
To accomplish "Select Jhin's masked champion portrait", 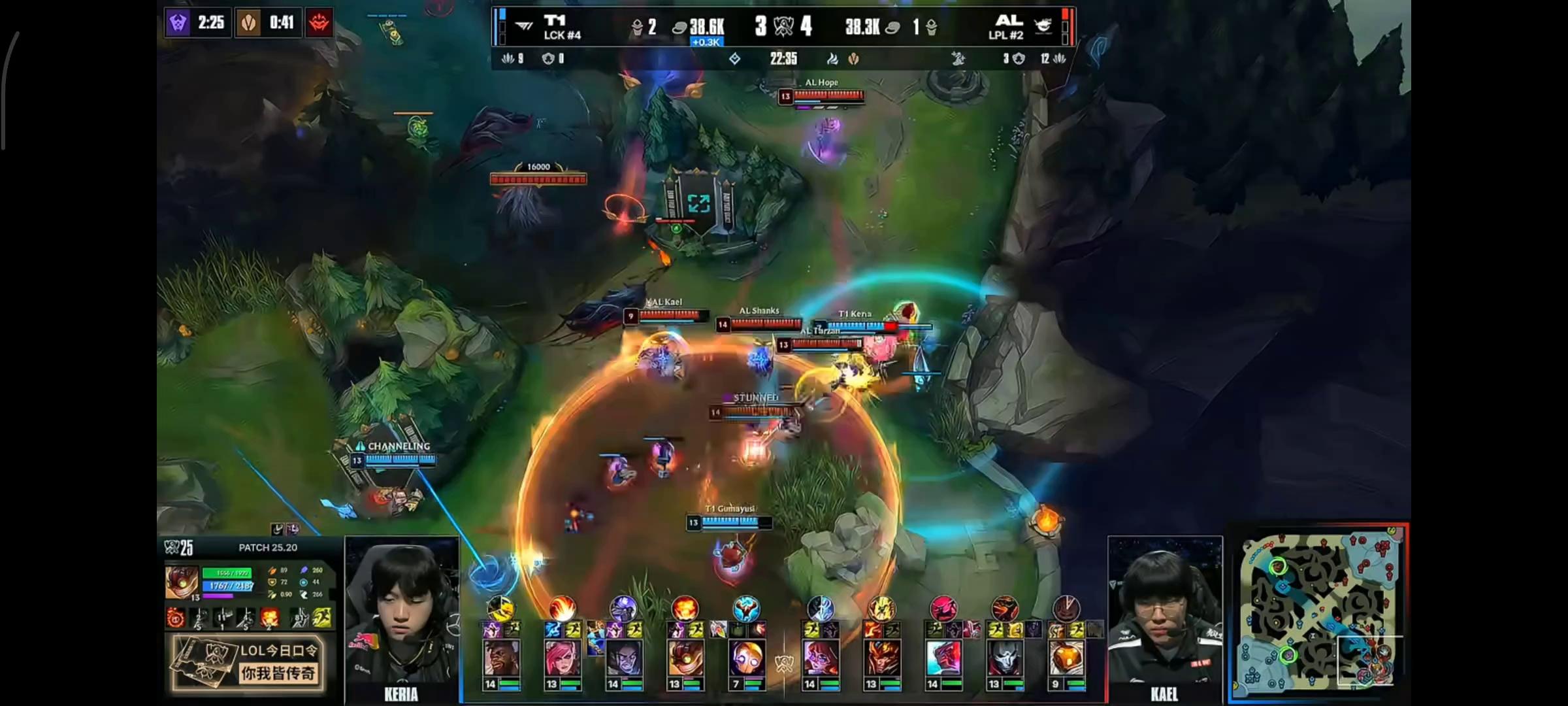I will pyautogui.click(x=1005, y=658).
